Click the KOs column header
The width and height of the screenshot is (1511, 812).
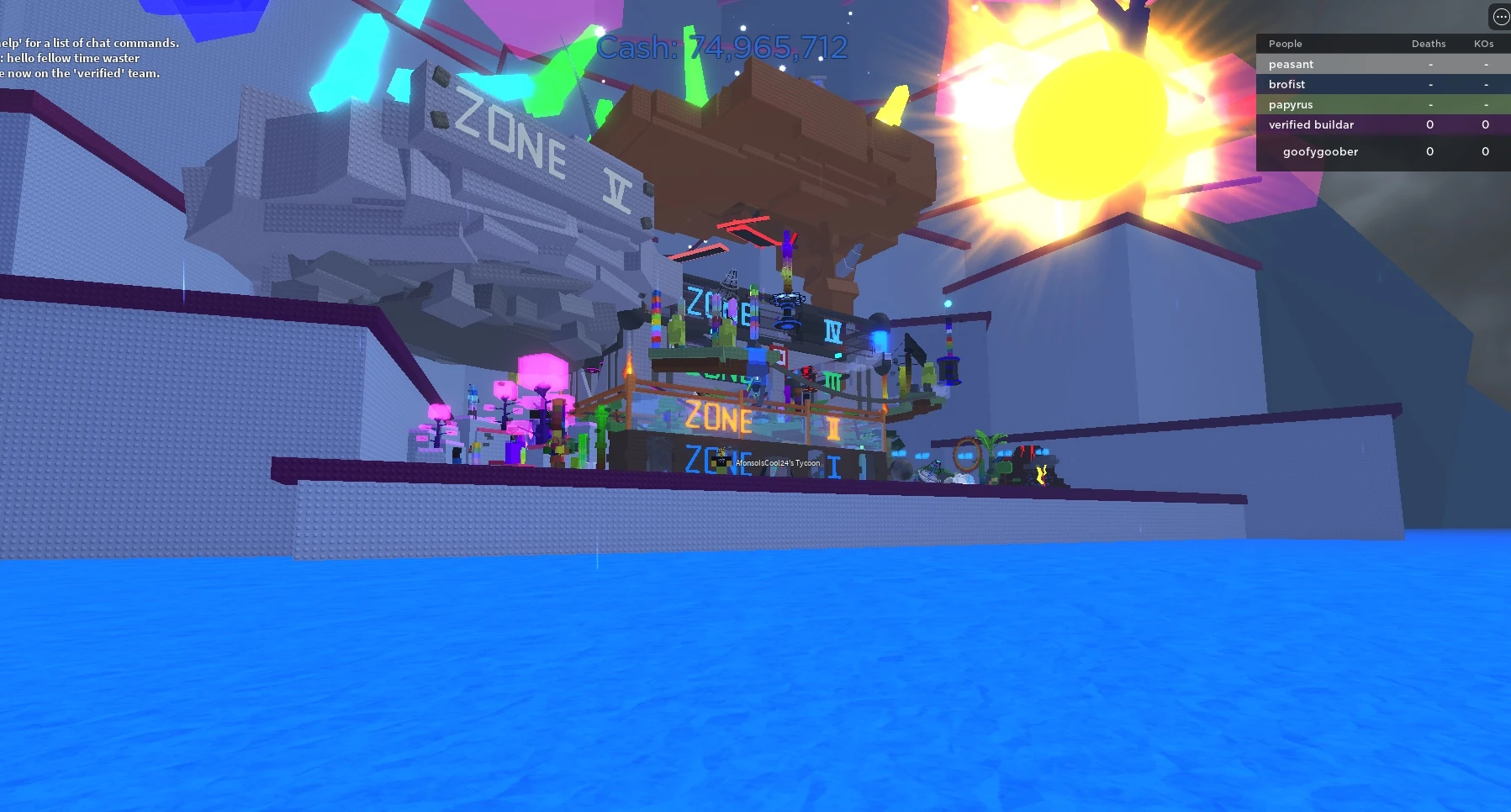click(x=1485, y=44)
